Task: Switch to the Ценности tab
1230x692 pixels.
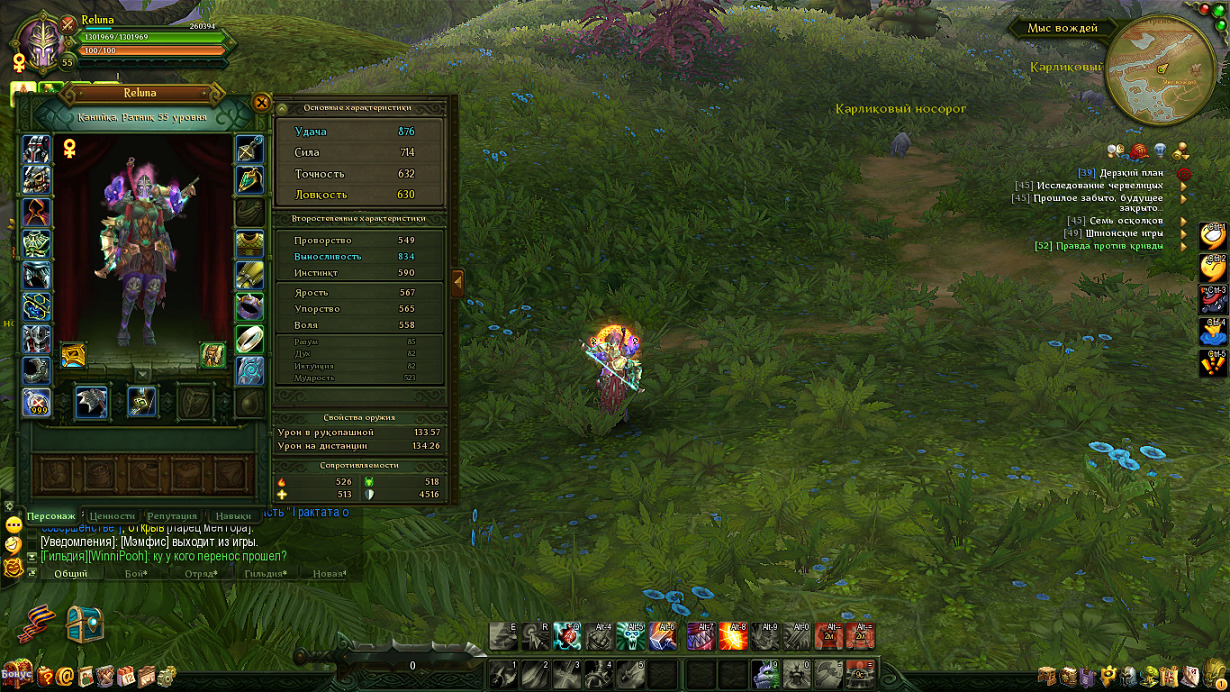Action: (112, 516)
